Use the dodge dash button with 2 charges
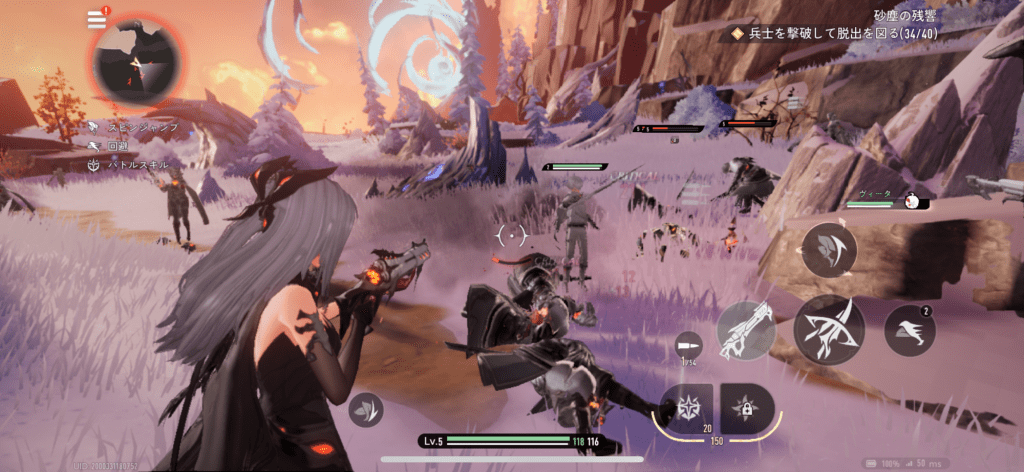This screenshot has width=1024, height=472. (909, 330)
